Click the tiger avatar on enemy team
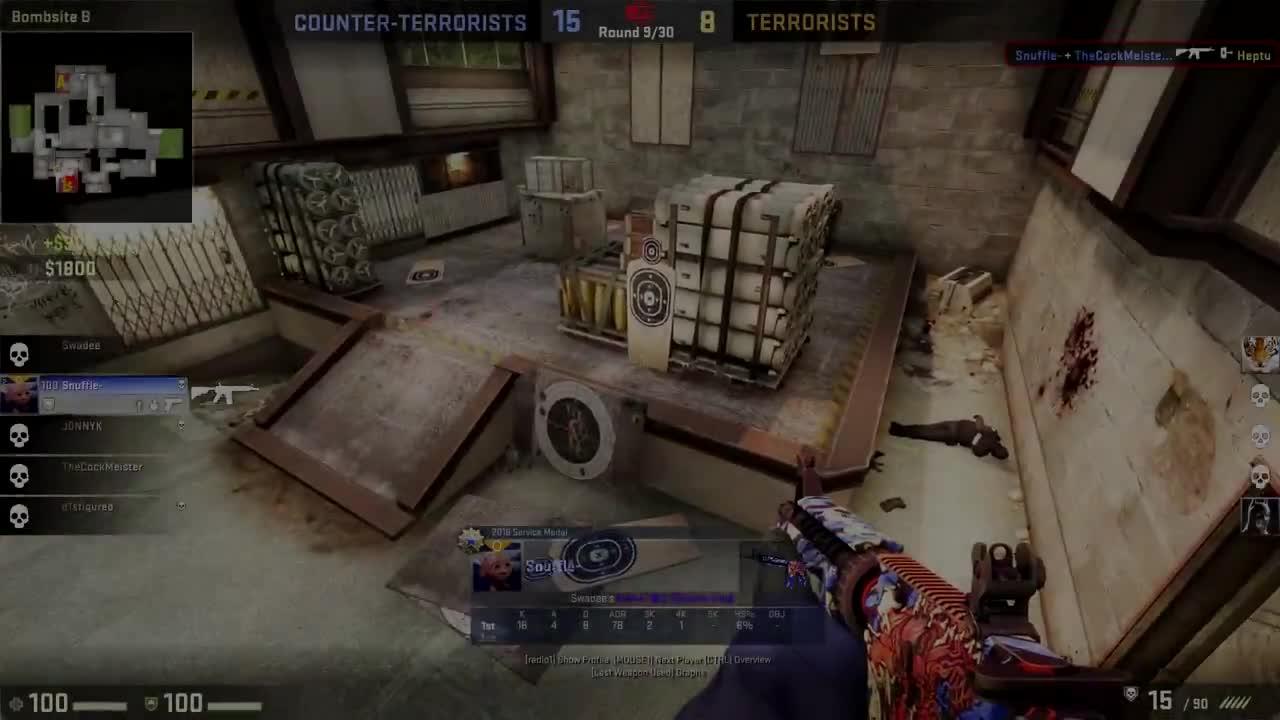This screenshot has width=1280, height=720. coord(1259,353)
